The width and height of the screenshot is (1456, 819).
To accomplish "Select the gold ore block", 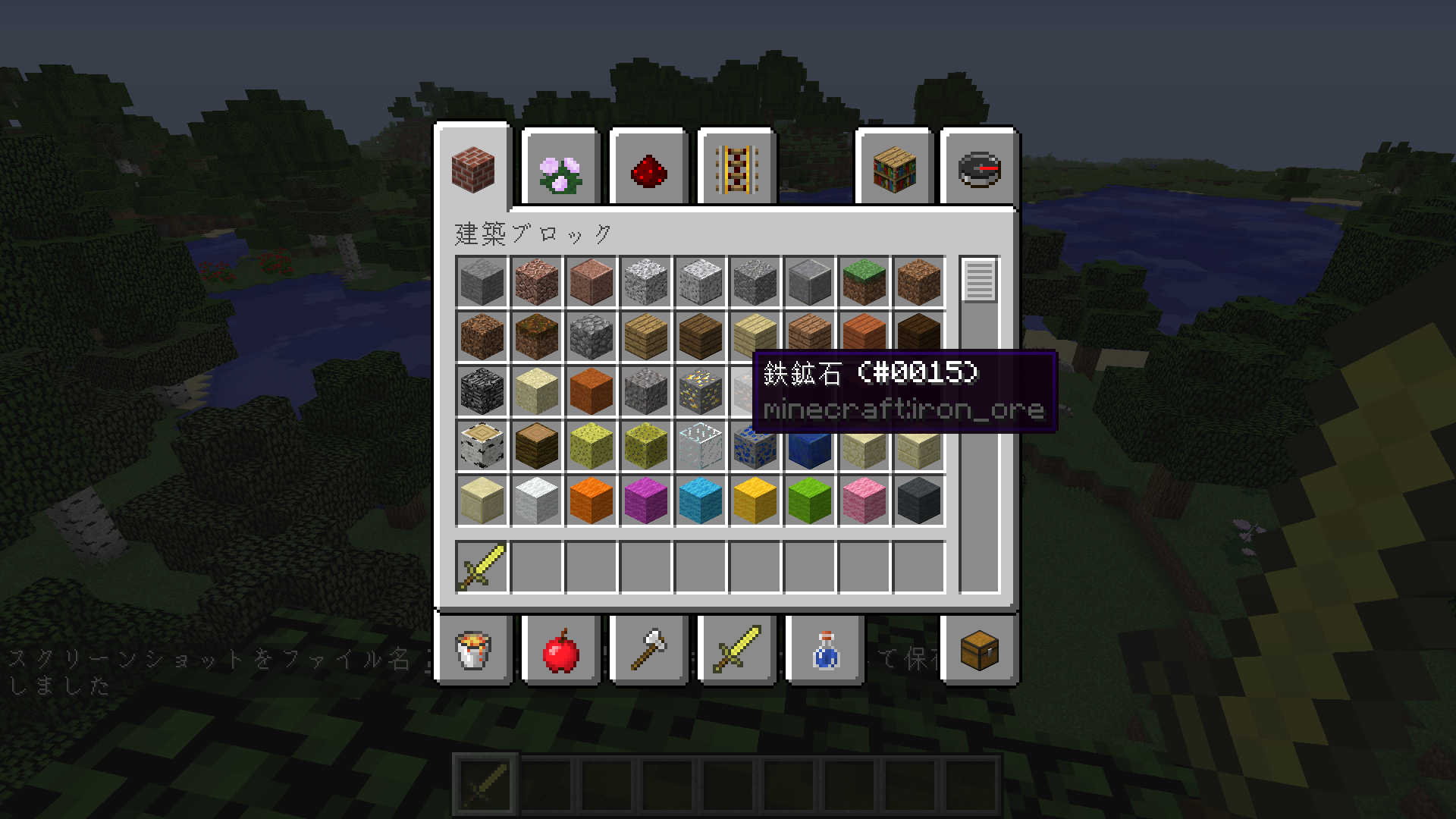I will pos(700,391).
